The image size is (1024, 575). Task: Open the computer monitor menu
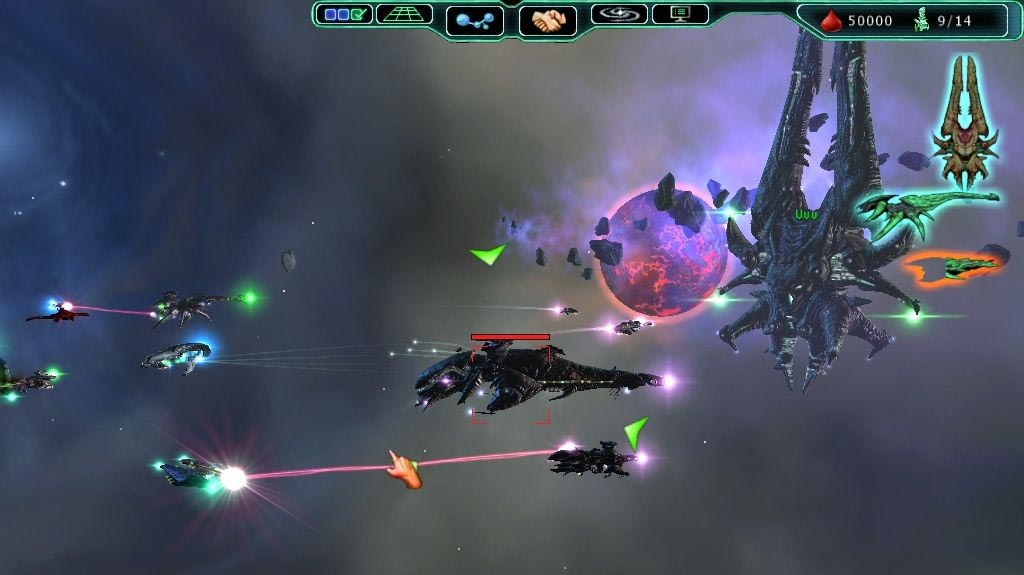pos(680,14)
